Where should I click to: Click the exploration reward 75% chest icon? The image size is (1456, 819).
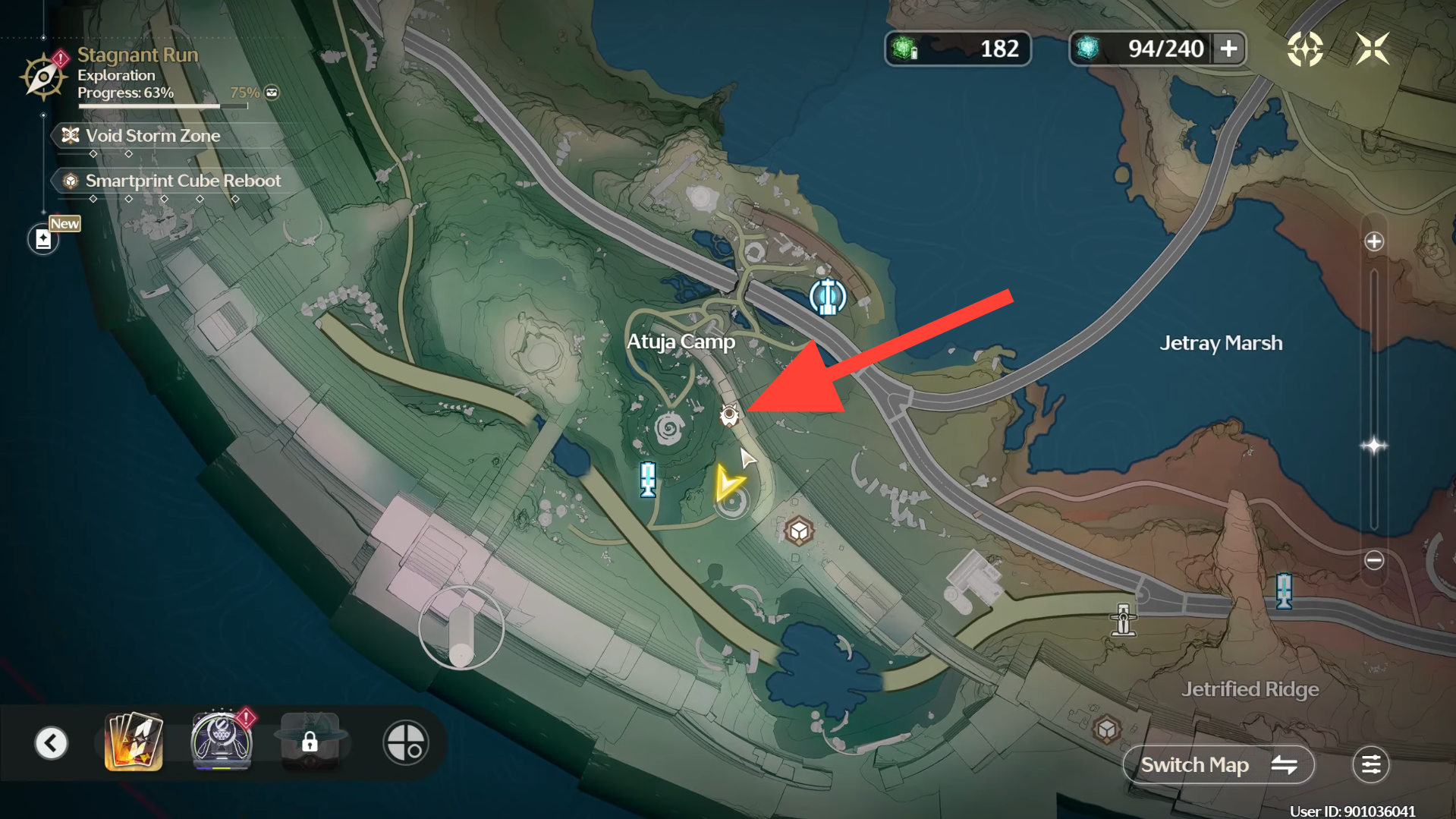[x=272, y=93]
